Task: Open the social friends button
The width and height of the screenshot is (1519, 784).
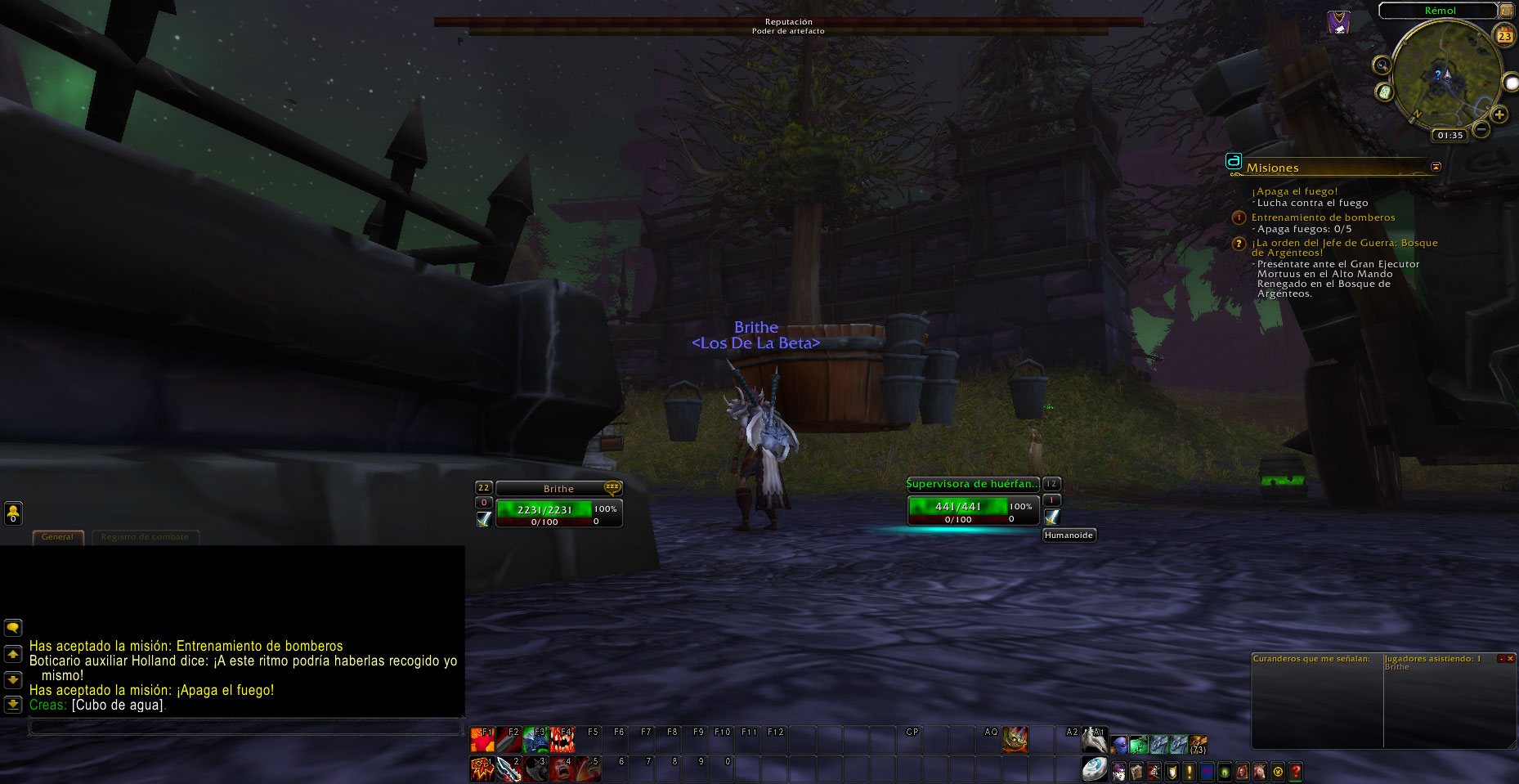Action: click(x=13, y=513)
